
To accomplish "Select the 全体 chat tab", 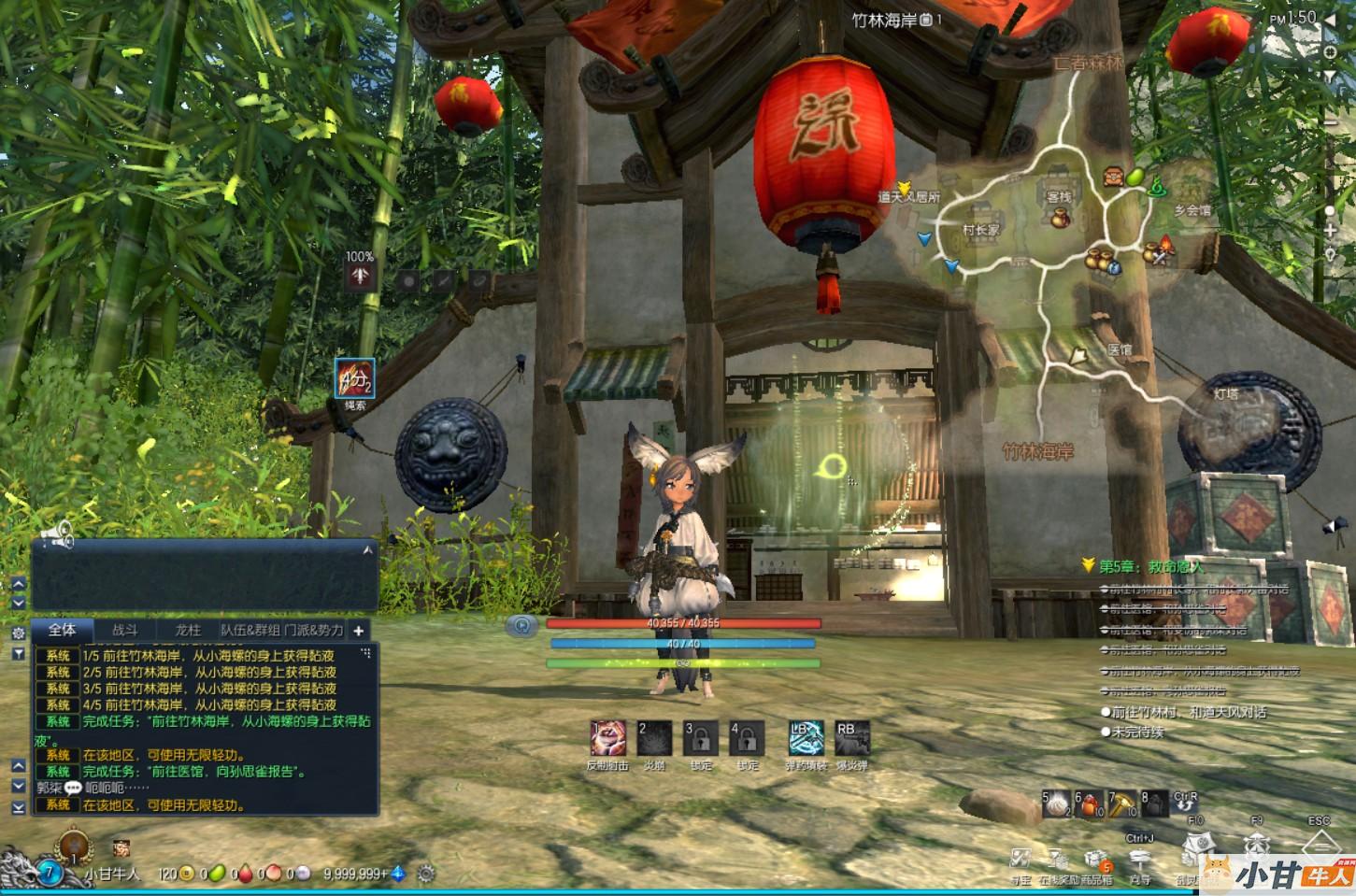I will point(62,631).
